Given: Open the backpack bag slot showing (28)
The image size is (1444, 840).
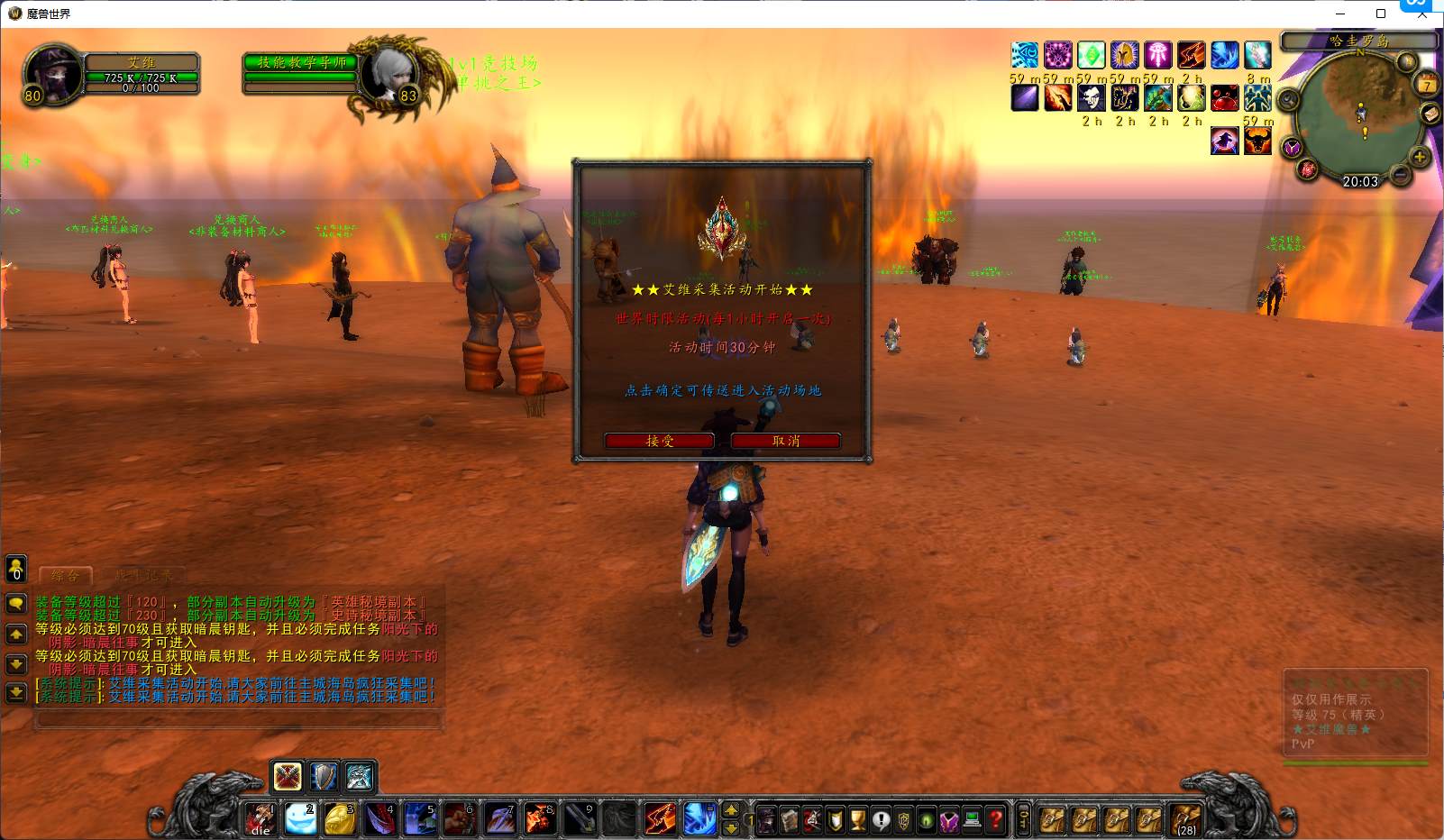Looking at the screenshot, I should click(x=1186, y=819).
